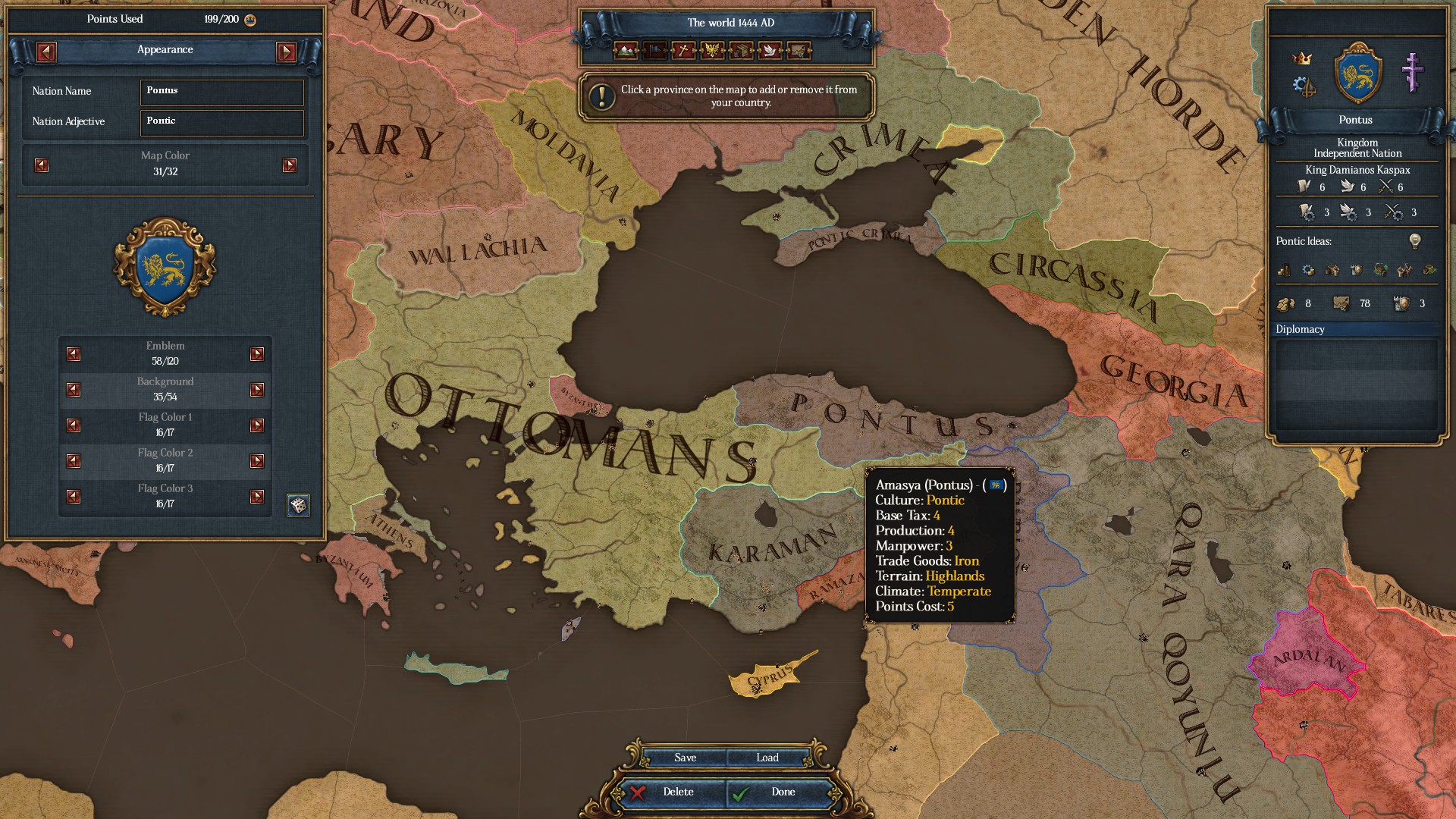Step the Emblem selector back with its left arrow
Screen dimensions: 1456x819
(73, 353)
